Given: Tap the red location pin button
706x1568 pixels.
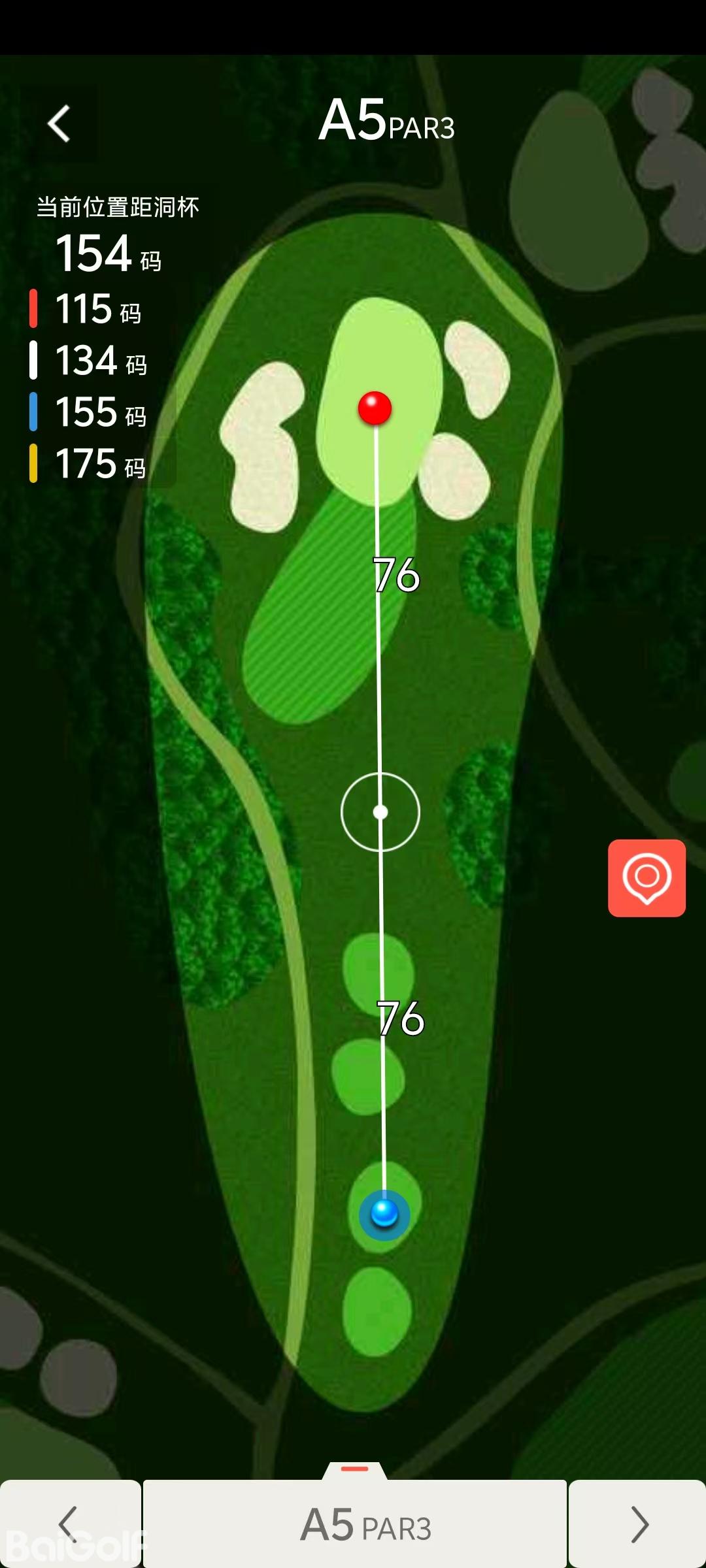Looking at the screenshot, I should pyautogui.click(x=647, y=877).
